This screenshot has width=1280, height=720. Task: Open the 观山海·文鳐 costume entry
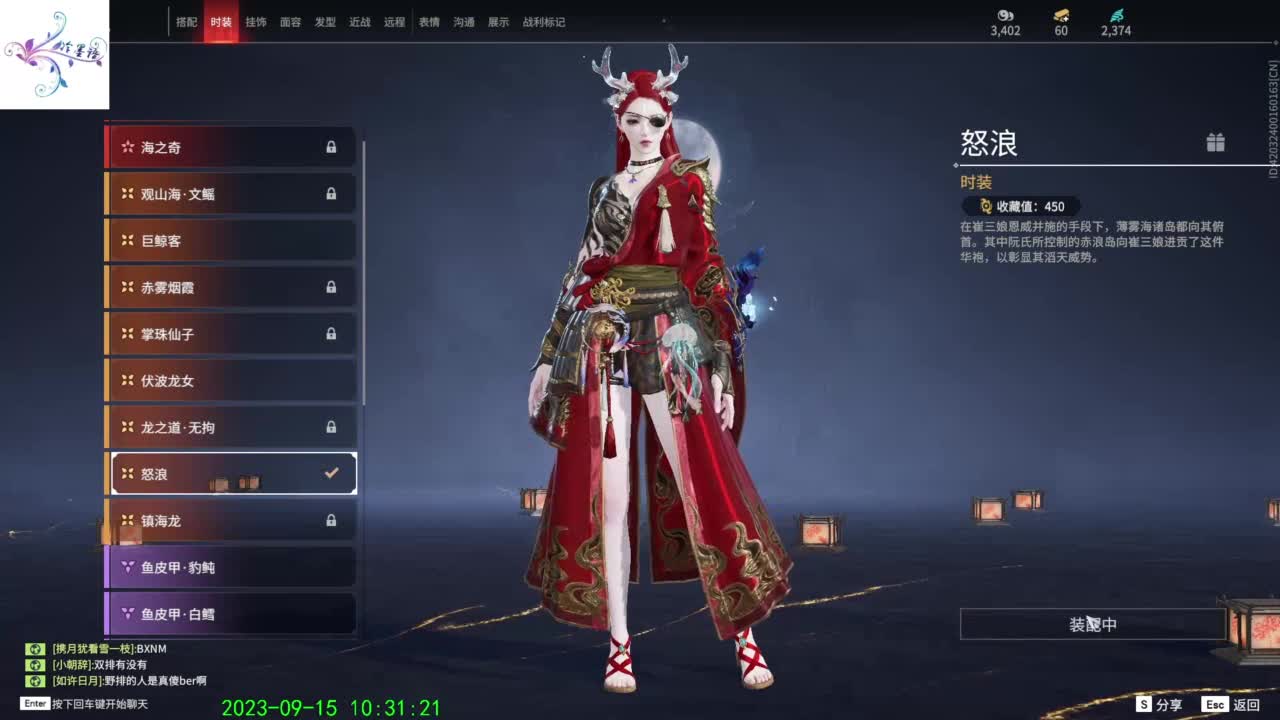point(230,194)
